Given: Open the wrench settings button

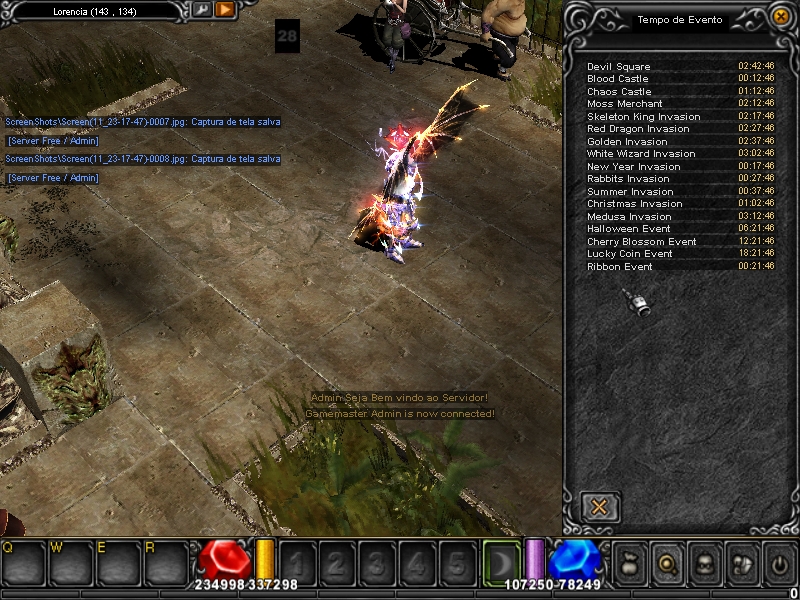Looking at the screenshot, I should [202, 10].
